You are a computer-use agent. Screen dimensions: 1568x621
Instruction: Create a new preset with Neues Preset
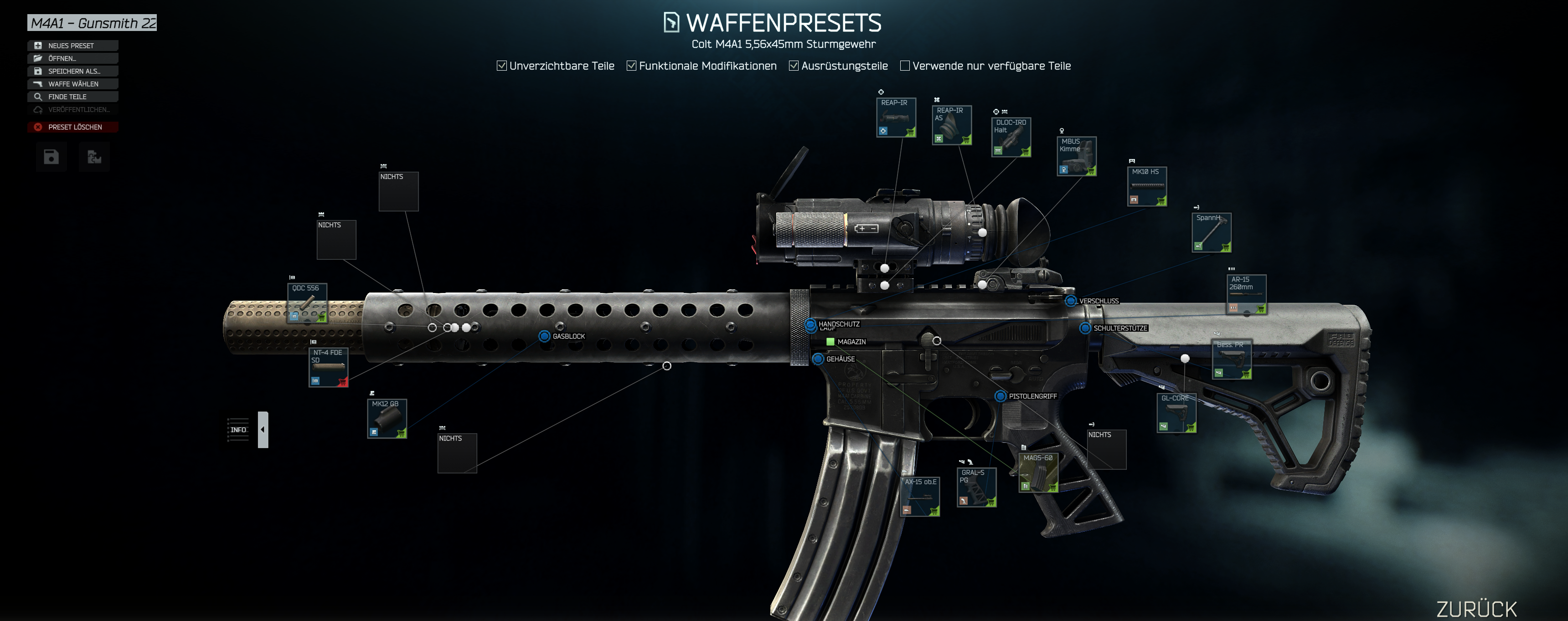[72, 46]
